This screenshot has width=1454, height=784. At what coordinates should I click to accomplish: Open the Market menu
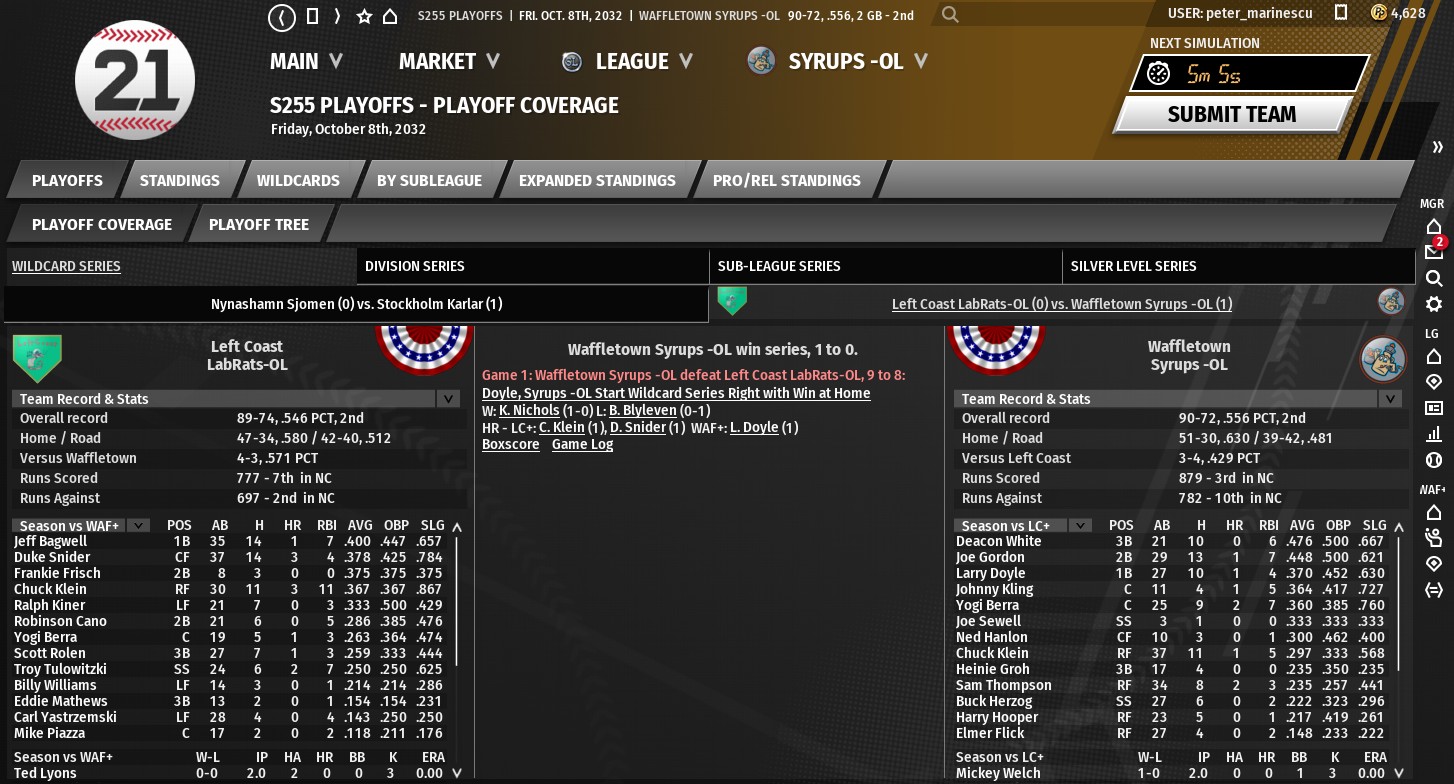[449, 62]
